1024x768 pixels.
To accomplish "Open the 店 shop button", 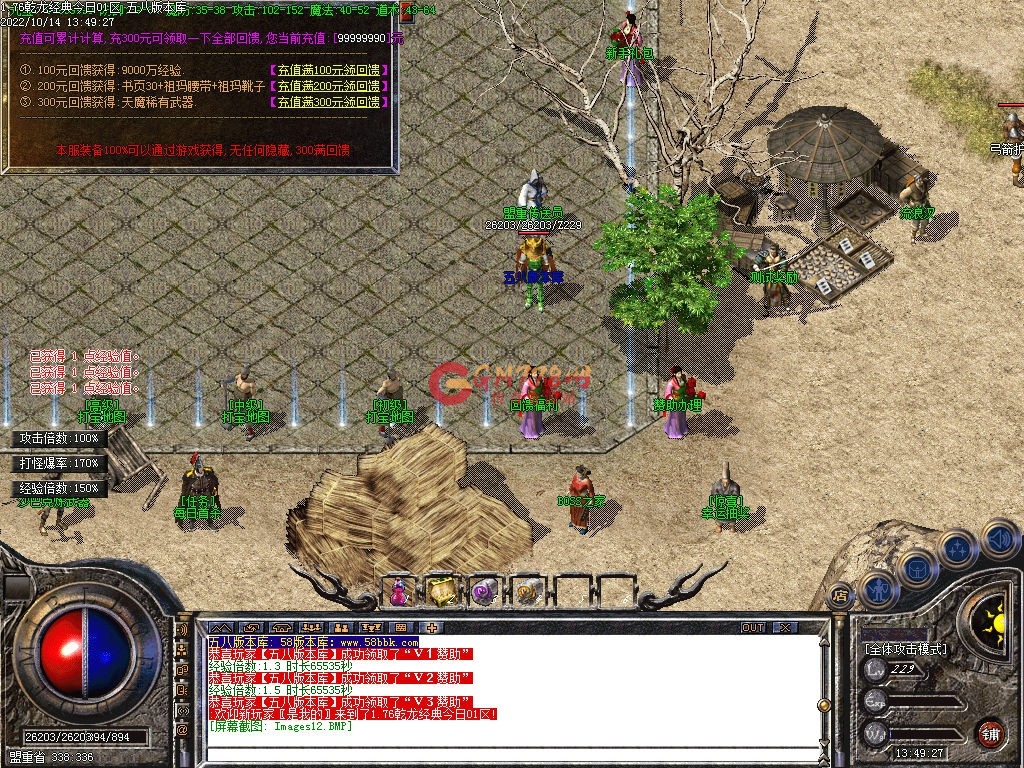I will (x=840, y=596).
